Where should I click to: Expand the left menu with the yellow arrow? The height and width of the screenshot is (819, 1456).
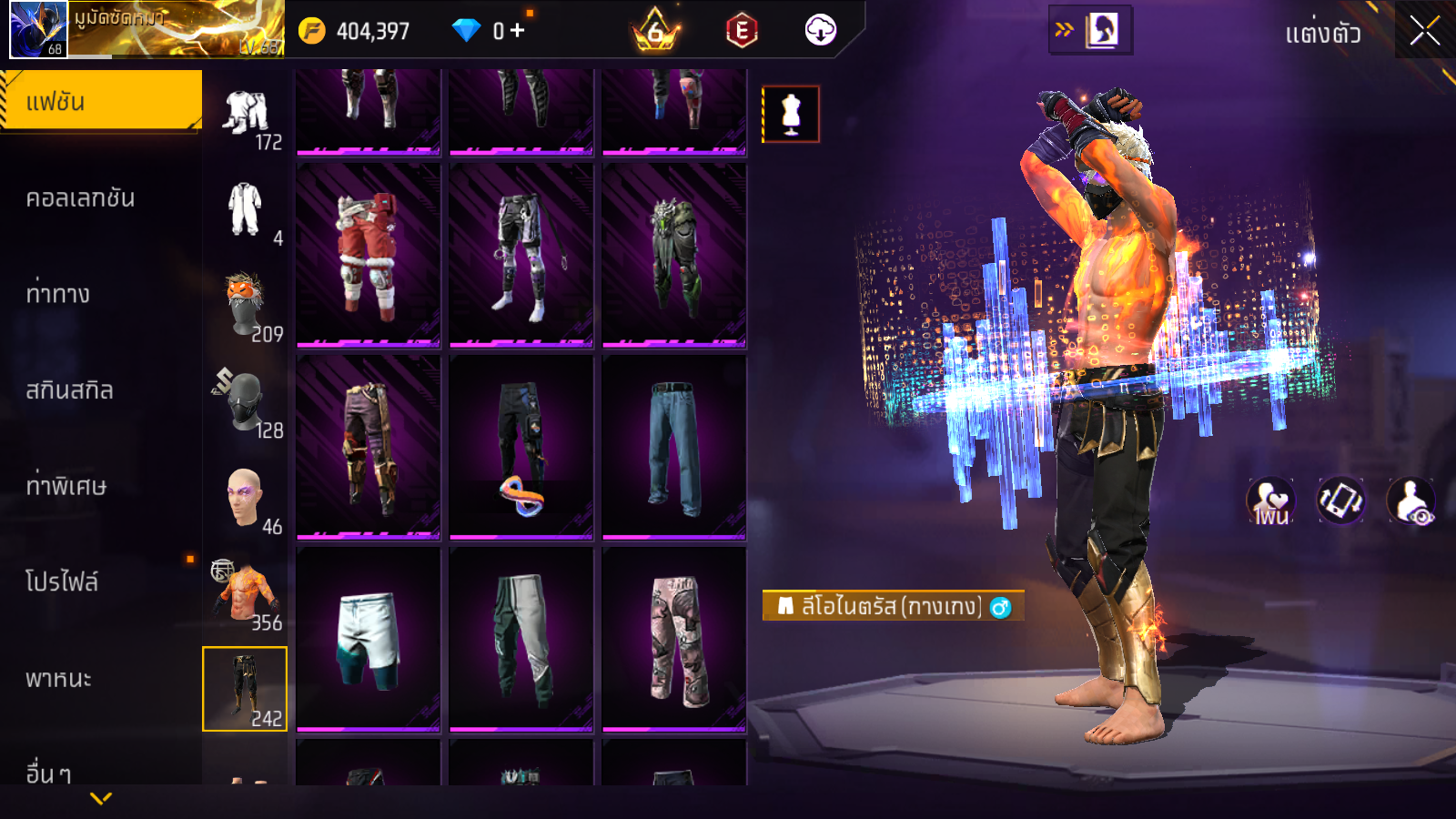(101, 798)
